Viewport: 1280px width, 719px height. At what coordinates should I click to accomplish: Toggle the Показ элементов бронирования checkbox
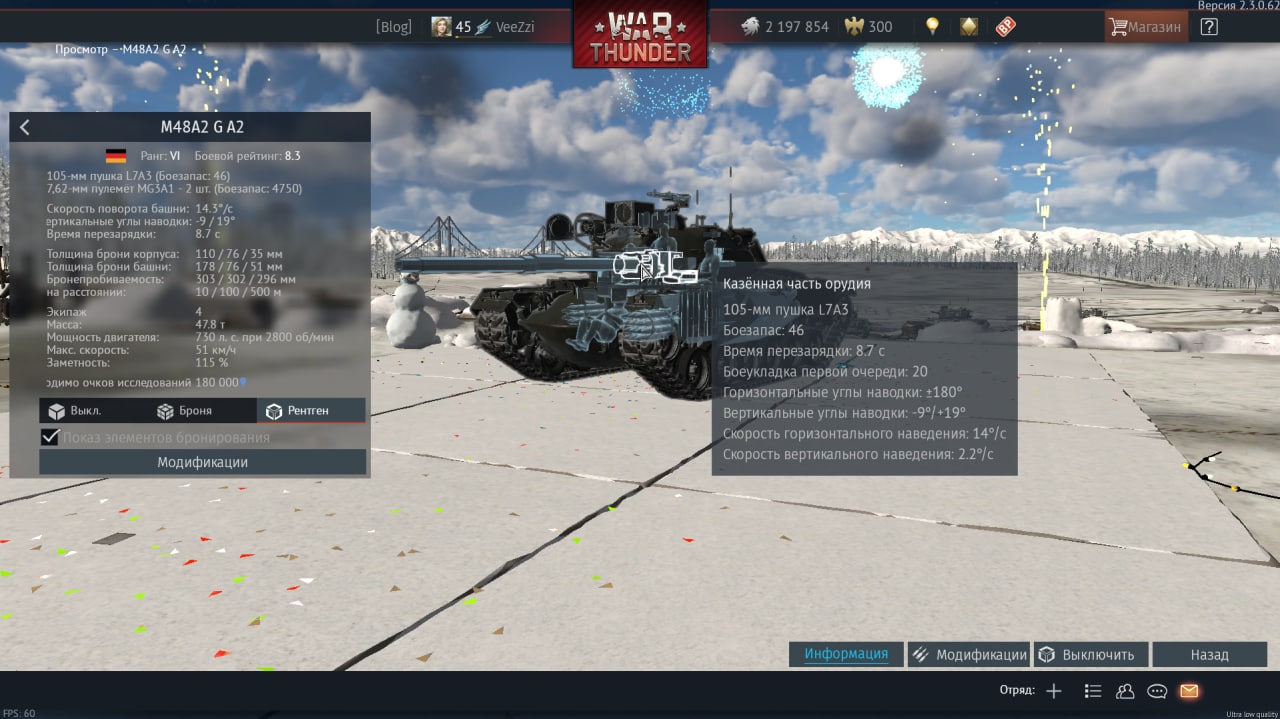coord(50,437)
